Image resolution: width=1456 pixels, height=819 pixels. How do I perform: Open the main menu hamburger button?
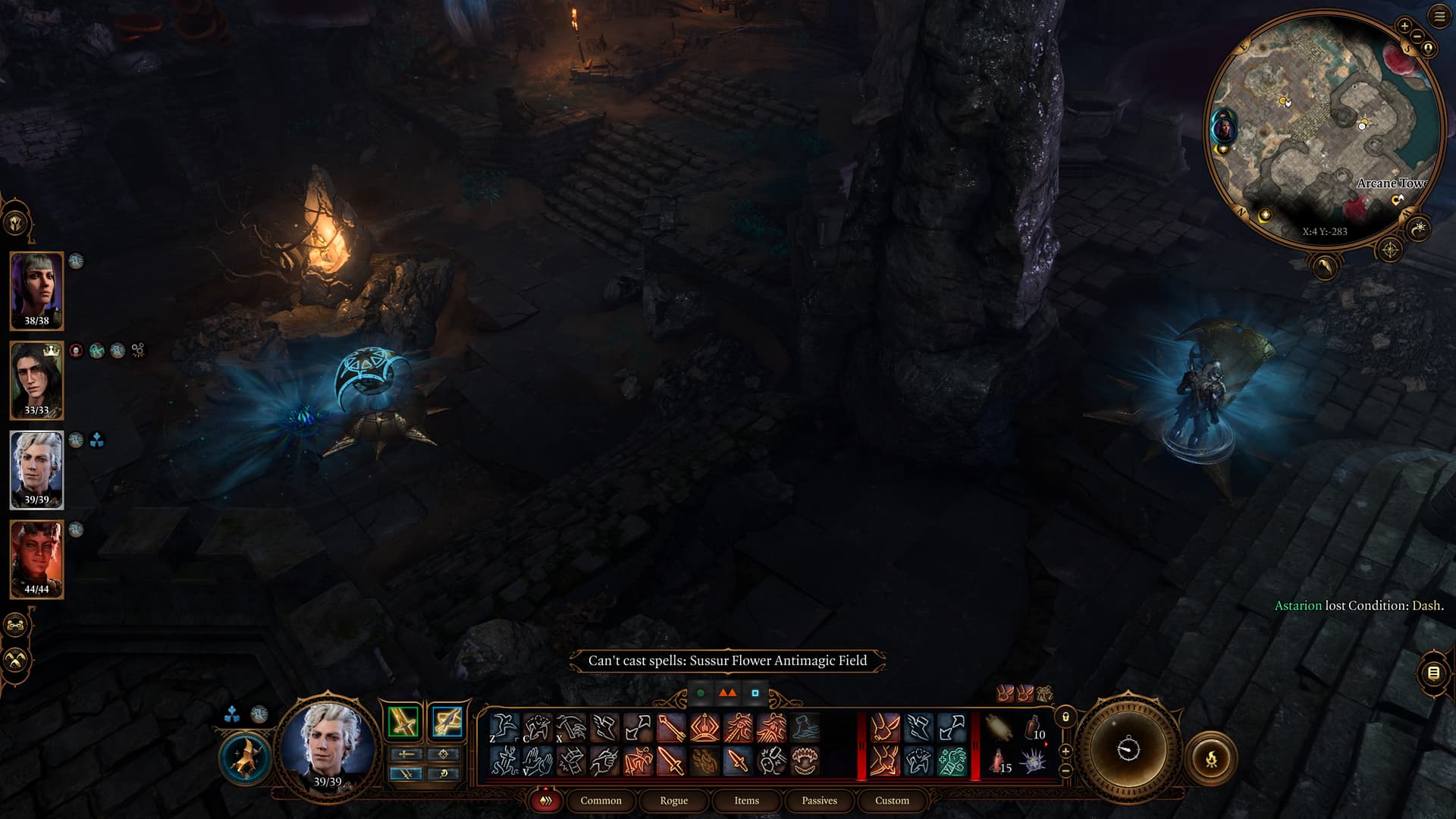[x=1439, y=16]
